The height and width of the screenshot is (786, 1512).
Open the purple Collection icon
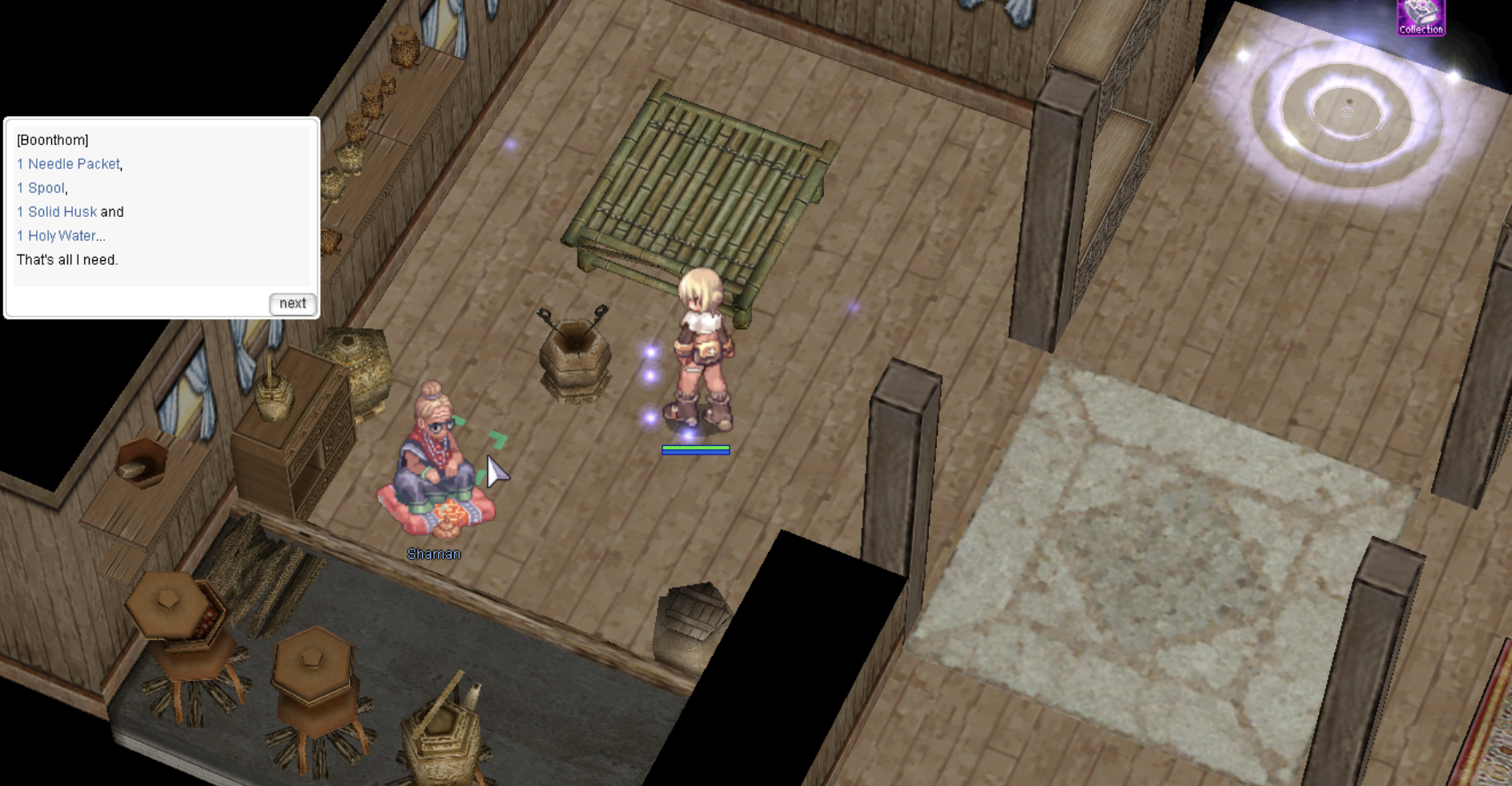tap(1420, 17)
